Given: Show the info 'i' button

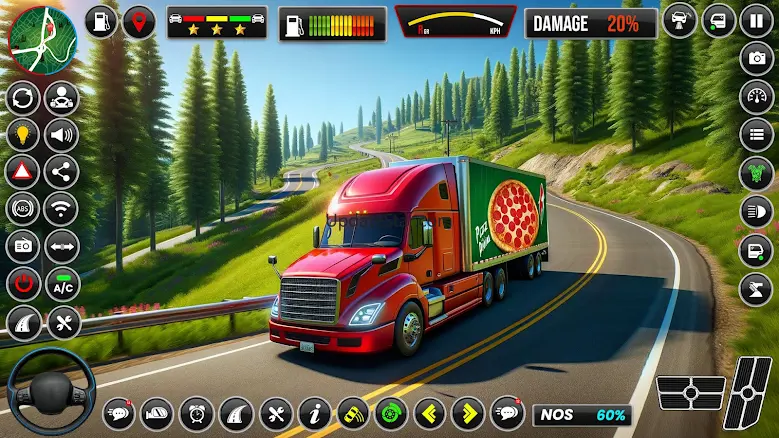Looking at the screenshot, I should click(315, 413).
